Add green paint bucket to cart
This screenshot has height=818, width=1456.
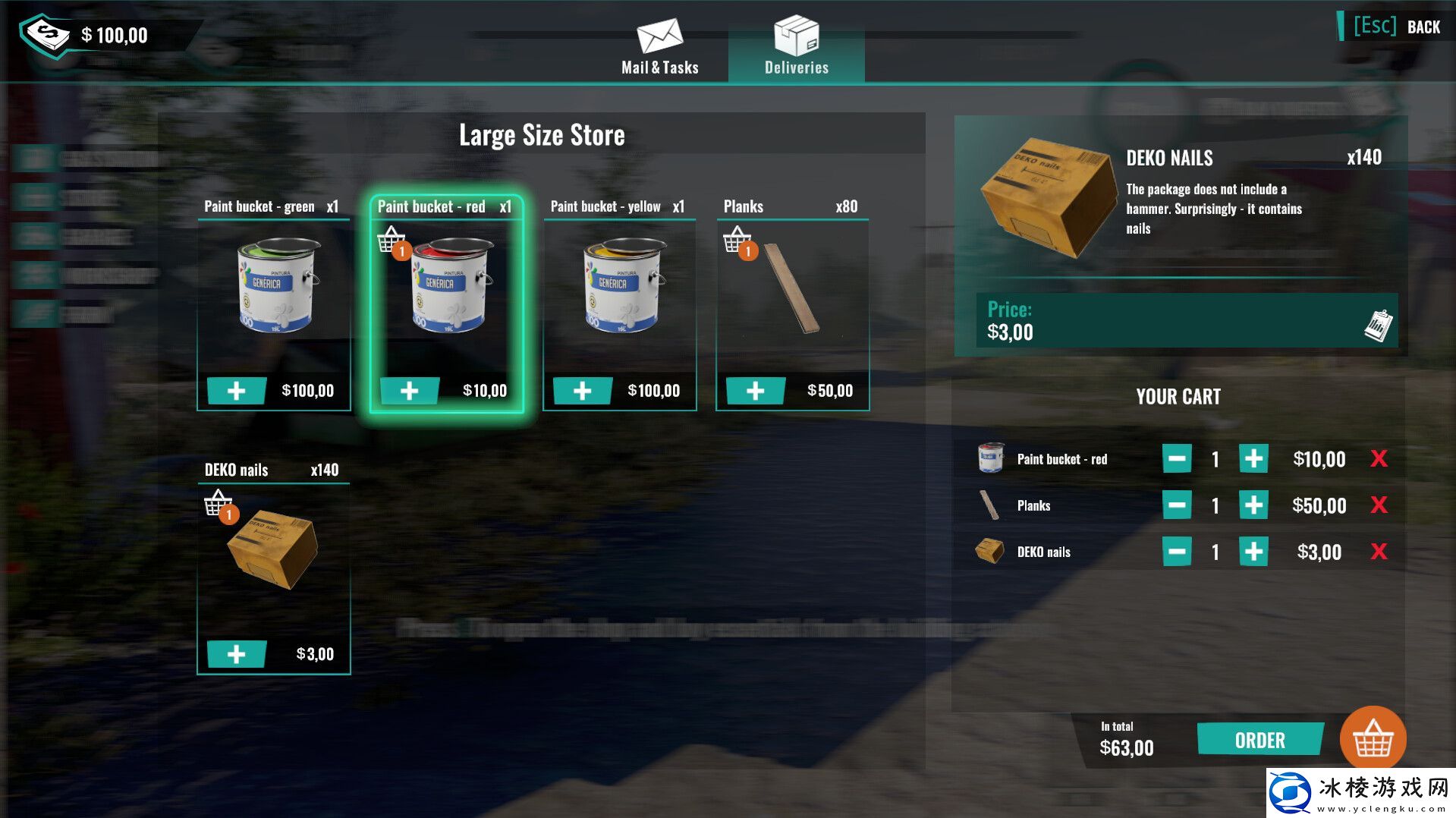pyautogui.click(x=237, y=391)
